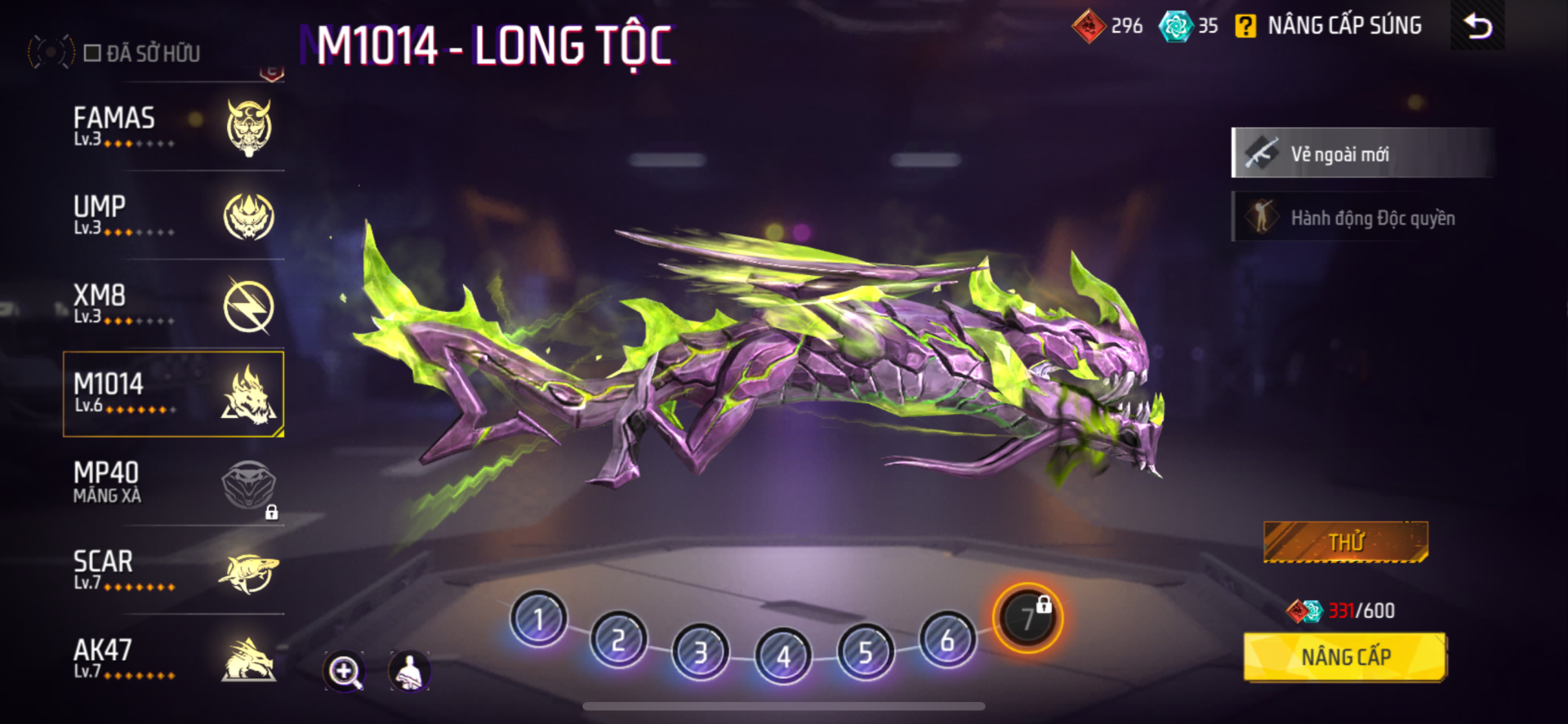This screenshot has width=1568, height=724.
Task: Select upgrade level 6 node
Action: [x=947, y=640]
